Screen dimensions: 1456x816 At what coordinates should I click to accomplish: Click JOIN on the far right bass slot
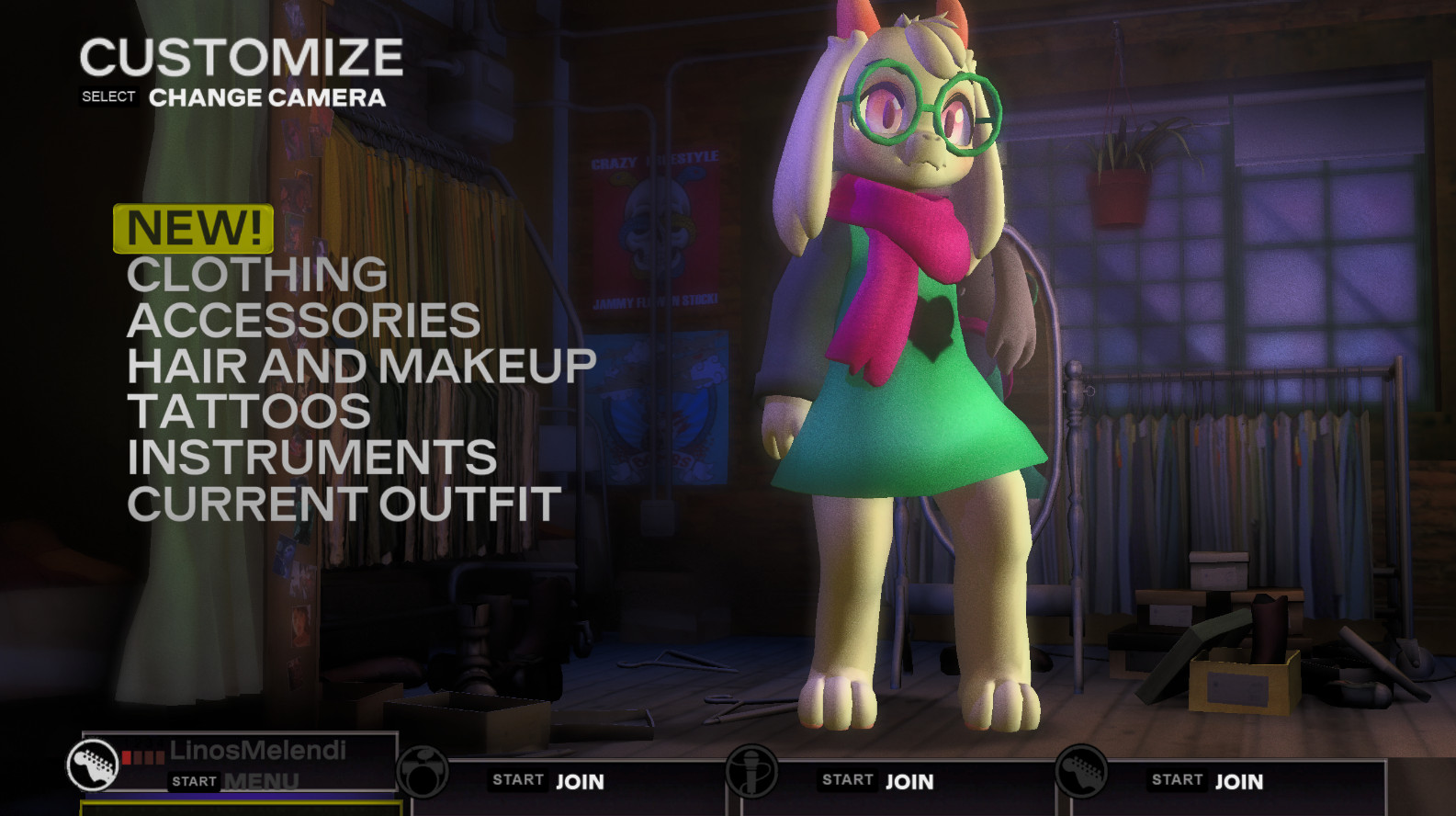click(1240, 782)
